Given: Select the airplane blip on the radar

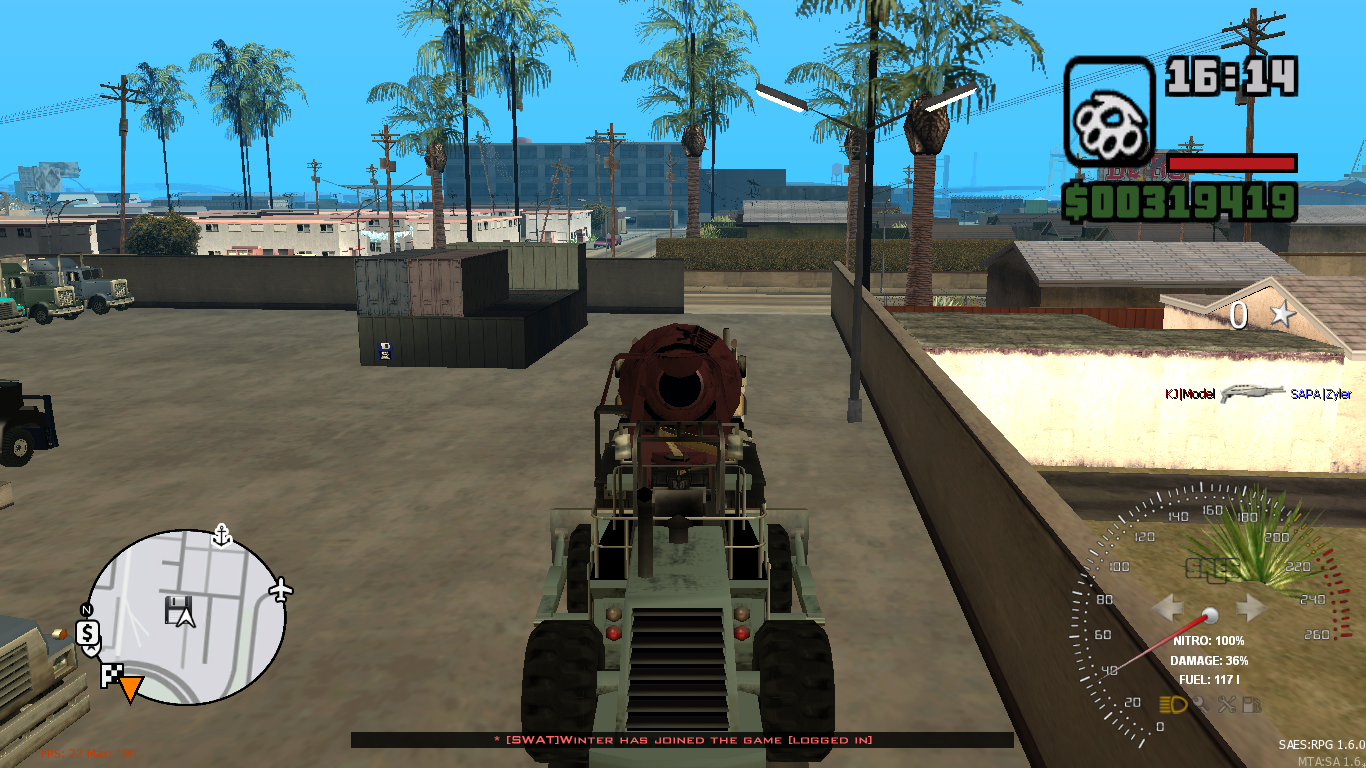Looking at the screenshot, I should [281, 589].
